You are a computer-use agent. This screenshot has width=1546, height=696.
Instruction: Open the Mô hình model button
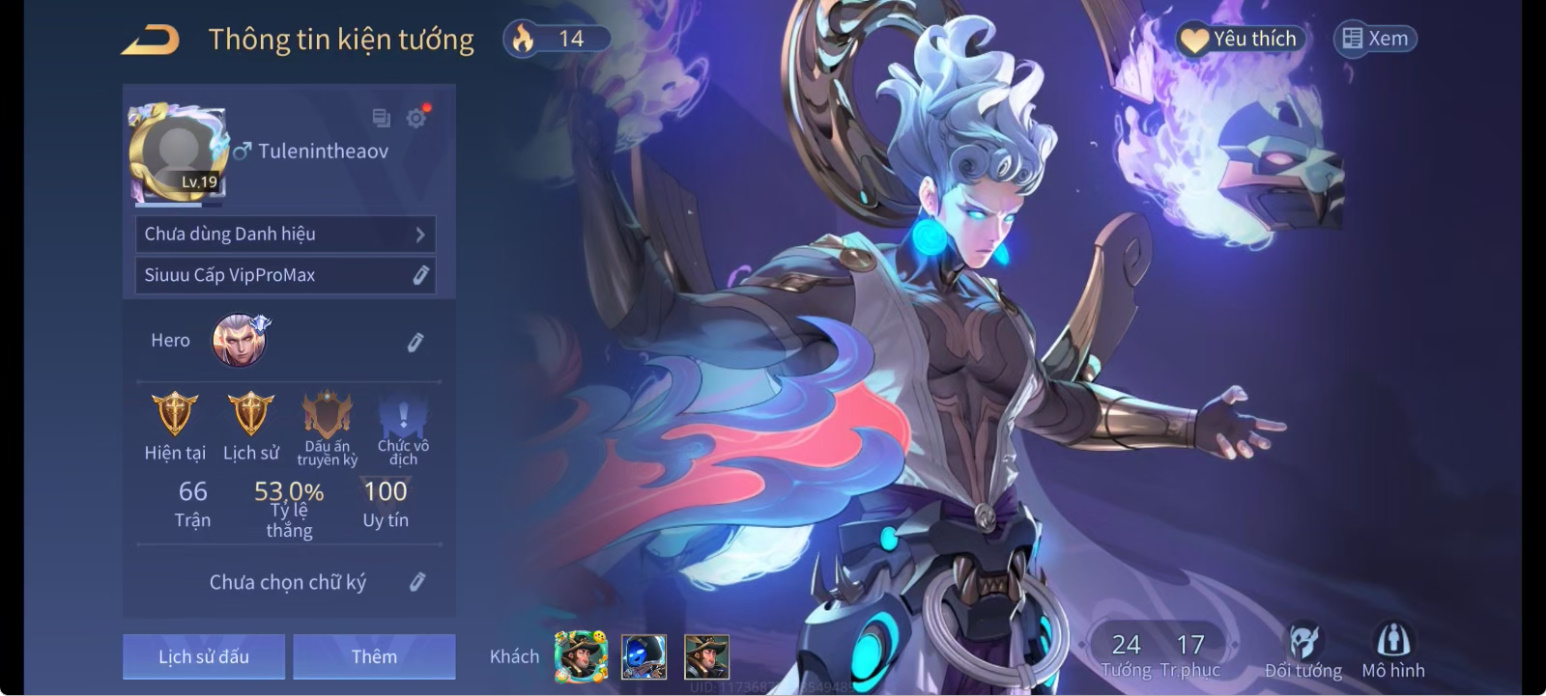click(x=1392, y=650)
